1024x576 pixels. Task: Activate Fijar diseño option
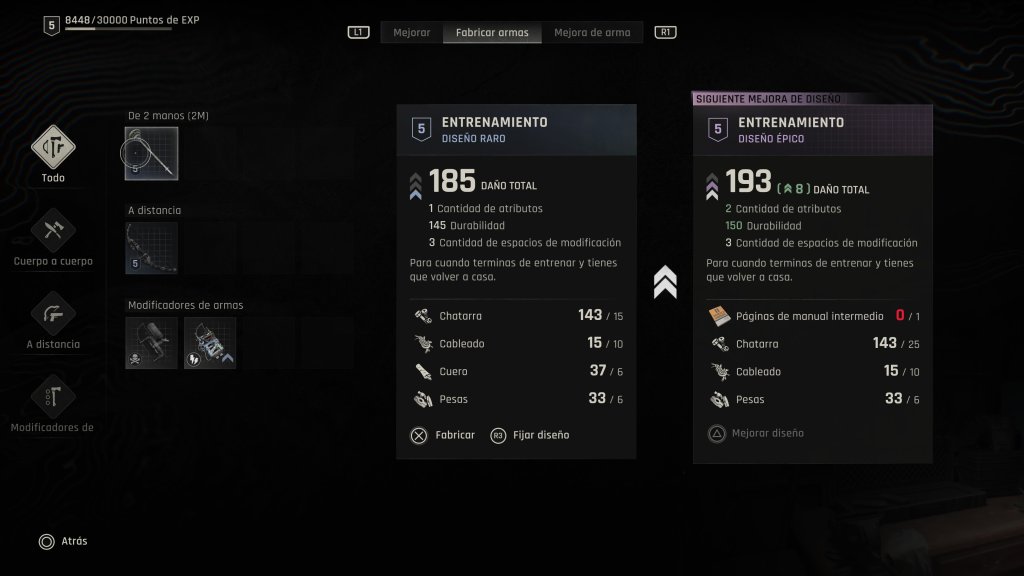(530, 435)
